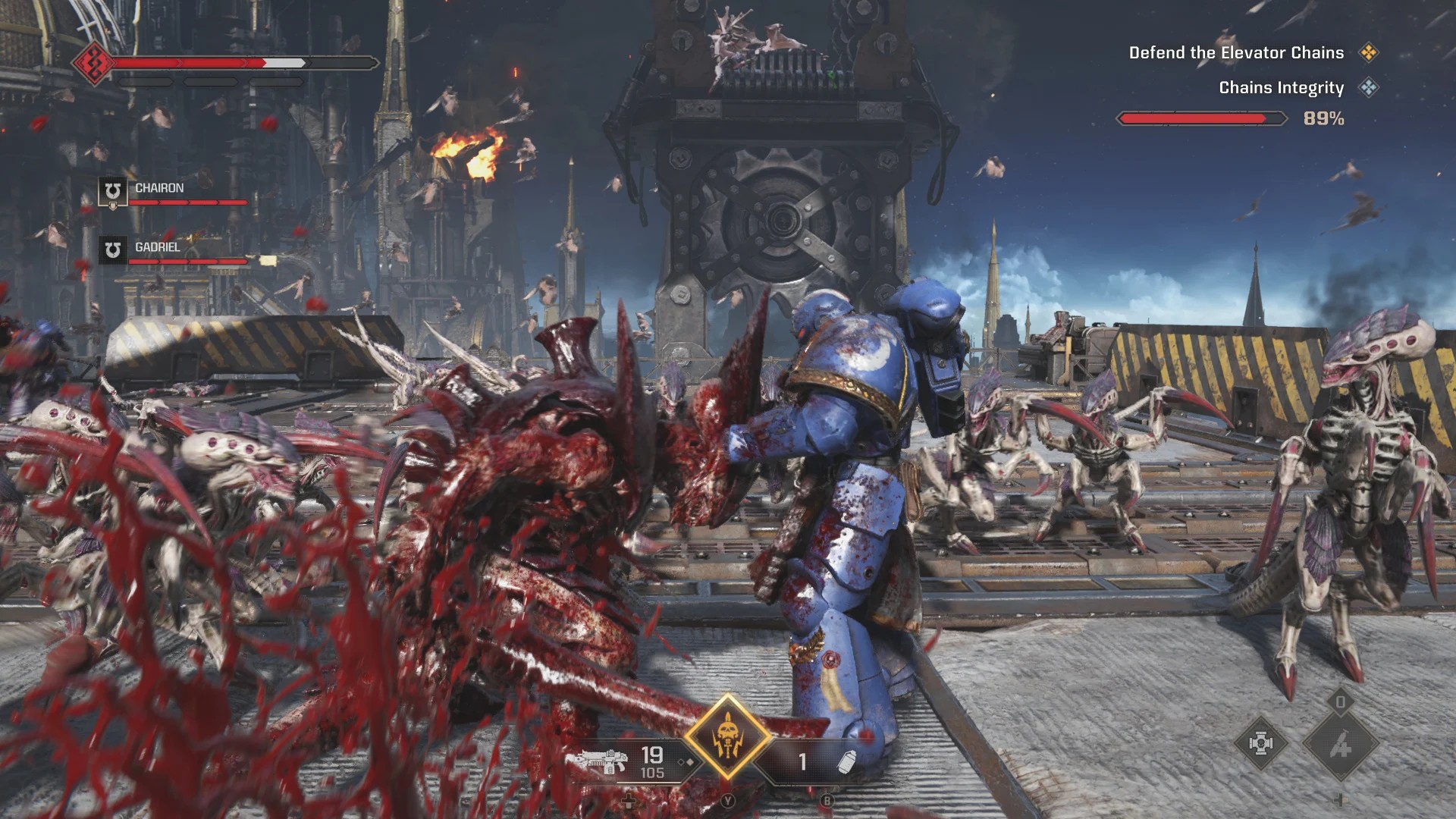Click the yellow objective diamond marker
Image resolution: width=1456 pixels, height=819 pixels.
click(x=1369, y=53)
